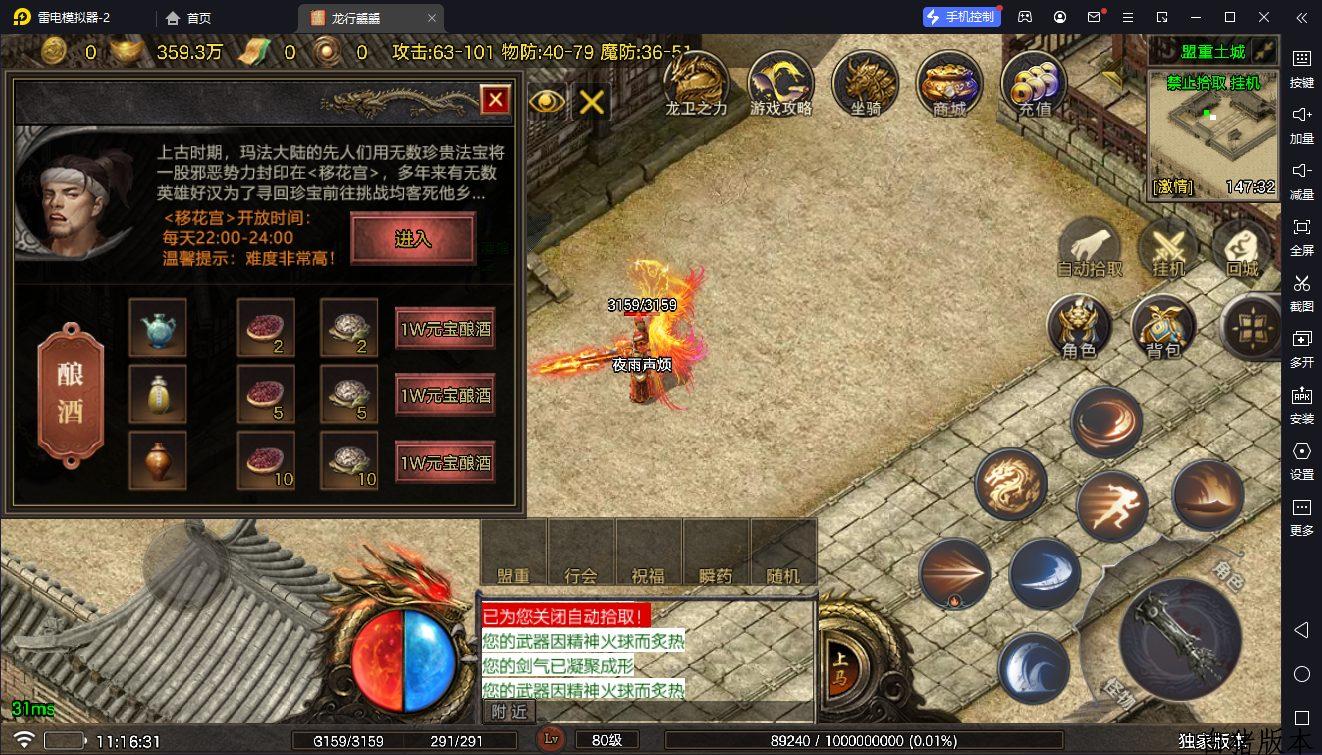Open the 背包 inventory bag
The width and height of the screenshot is (1322, 755).
[1163, 326]
